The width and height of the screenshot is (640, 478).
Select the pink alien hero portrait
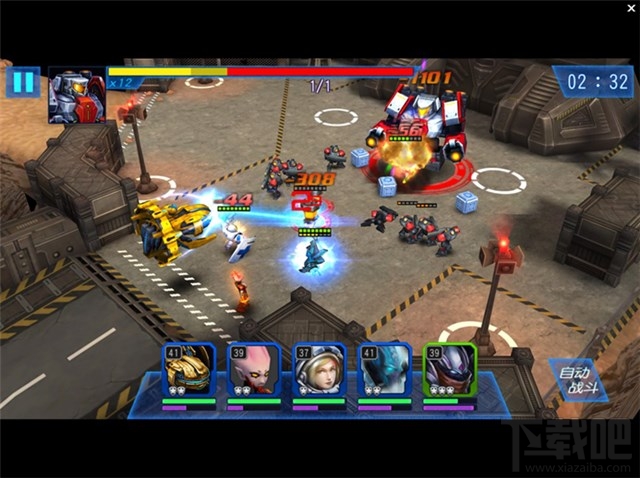pos(254,368)
